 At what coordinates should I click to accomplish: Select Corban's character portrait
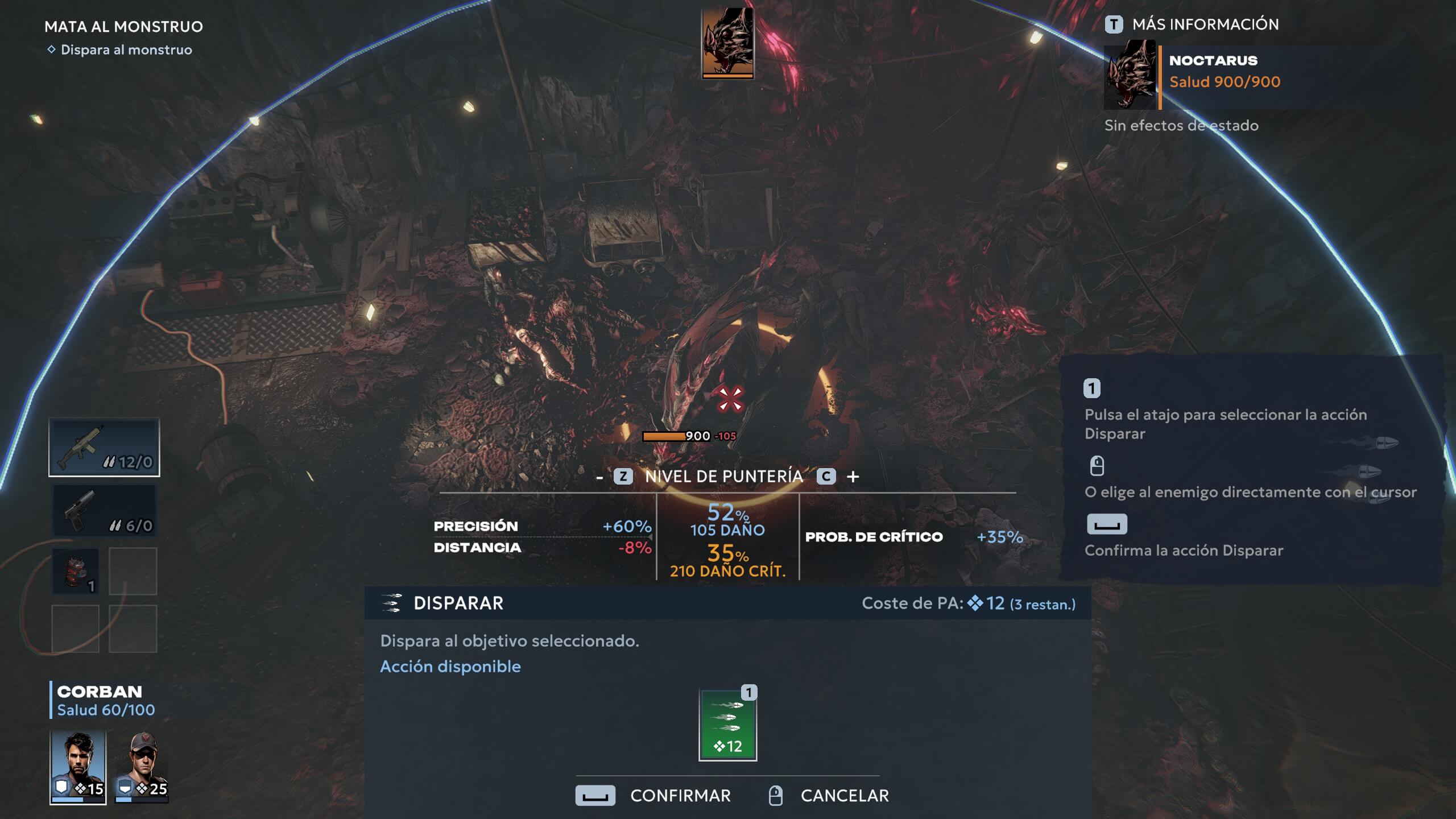(78, 766)
